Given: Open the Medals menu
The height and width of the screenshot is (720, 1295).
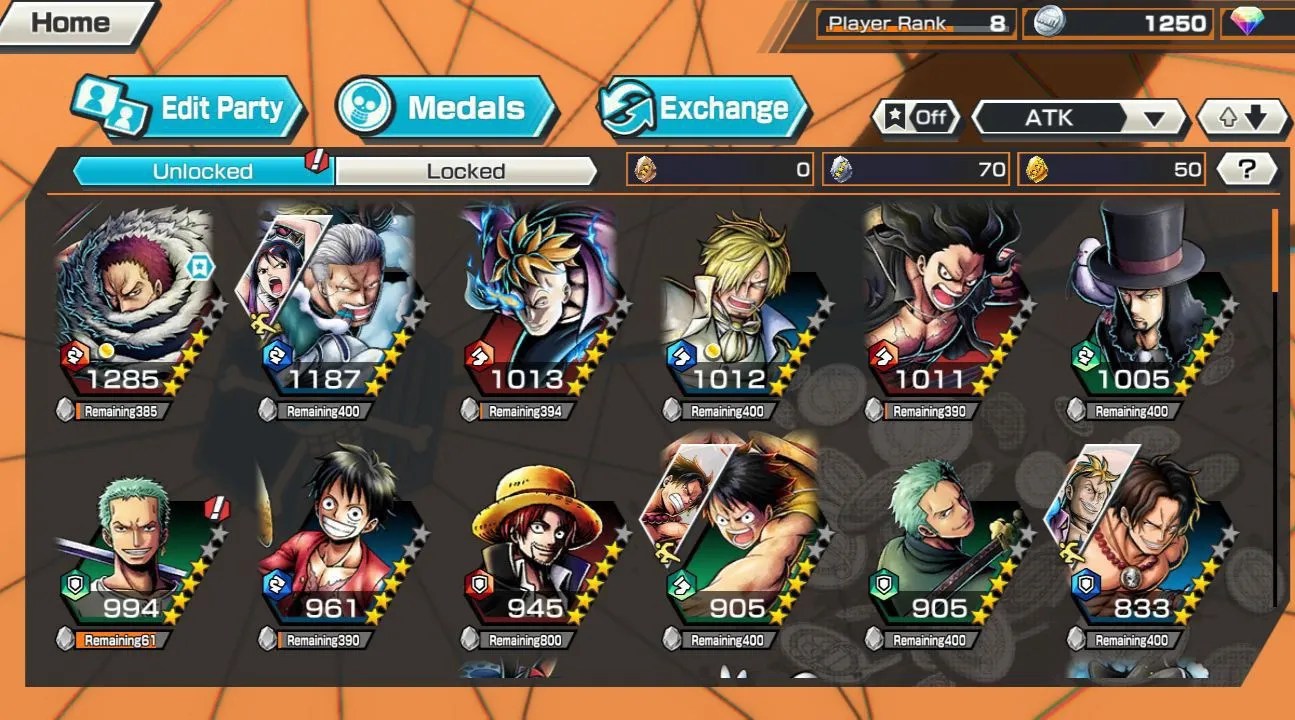Looking at the screenshot, I should 446,108.
